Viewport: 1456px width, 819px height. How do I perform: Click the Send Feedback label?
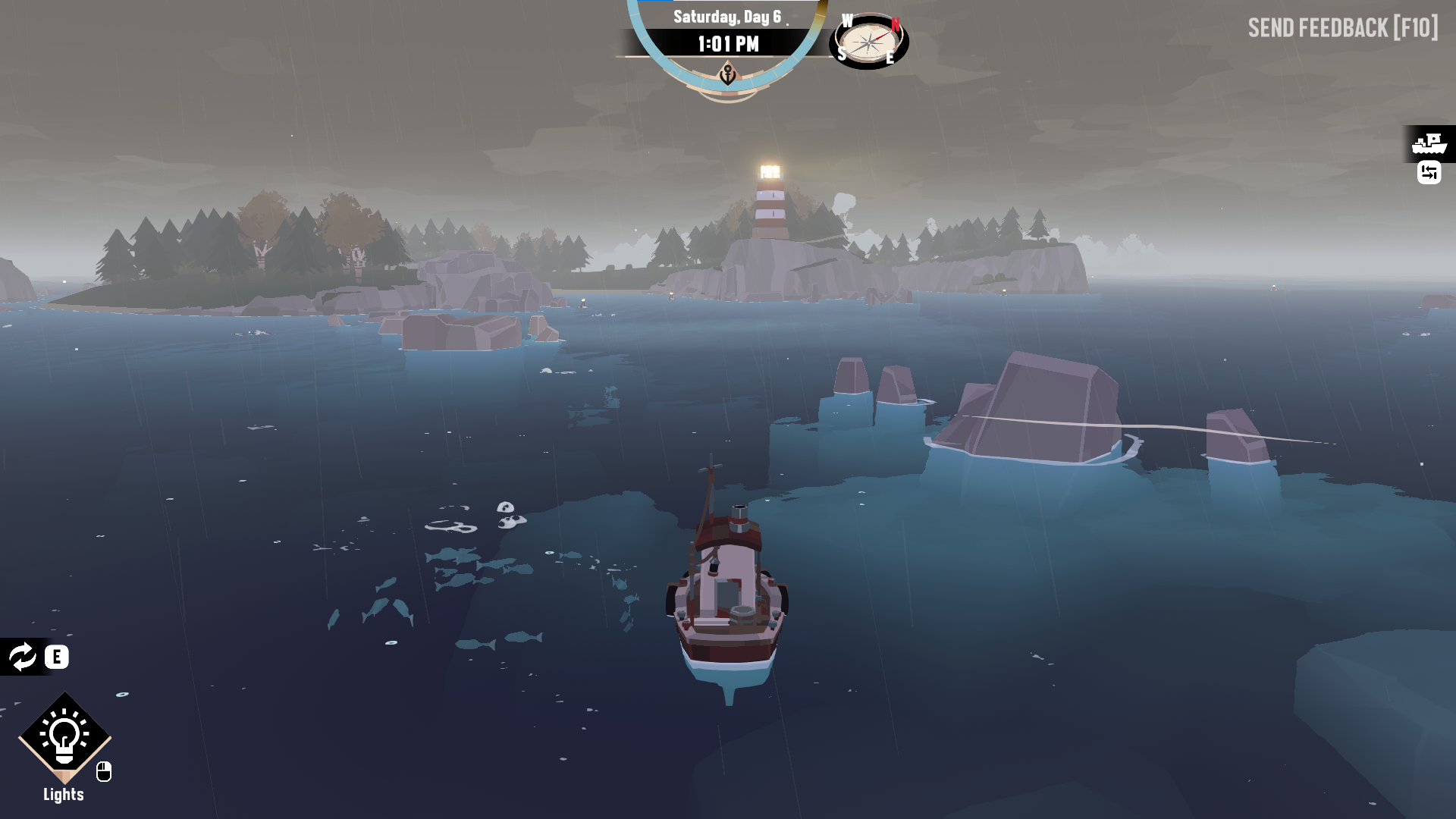tap(1342, 28)
